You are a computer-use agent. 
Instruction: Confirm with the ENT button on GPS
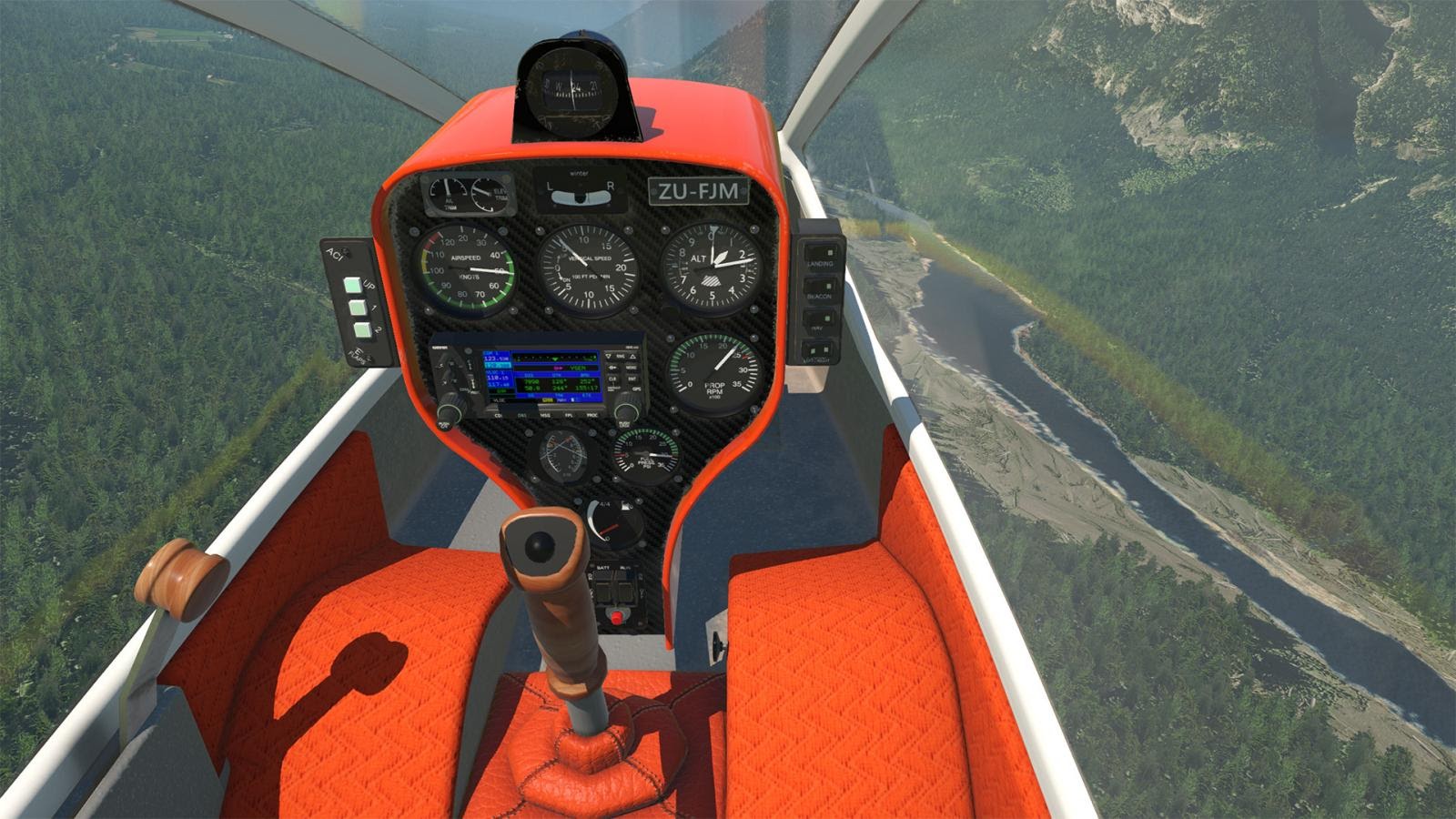(632, 378)
